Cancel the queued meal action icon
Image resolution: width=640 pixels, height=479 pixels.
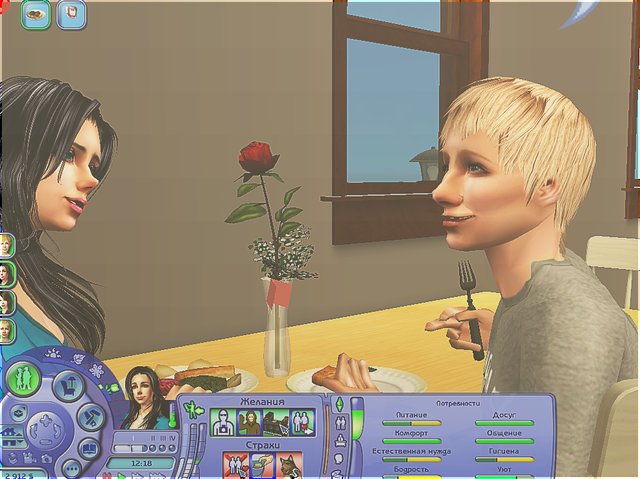(x=36, y=15)
